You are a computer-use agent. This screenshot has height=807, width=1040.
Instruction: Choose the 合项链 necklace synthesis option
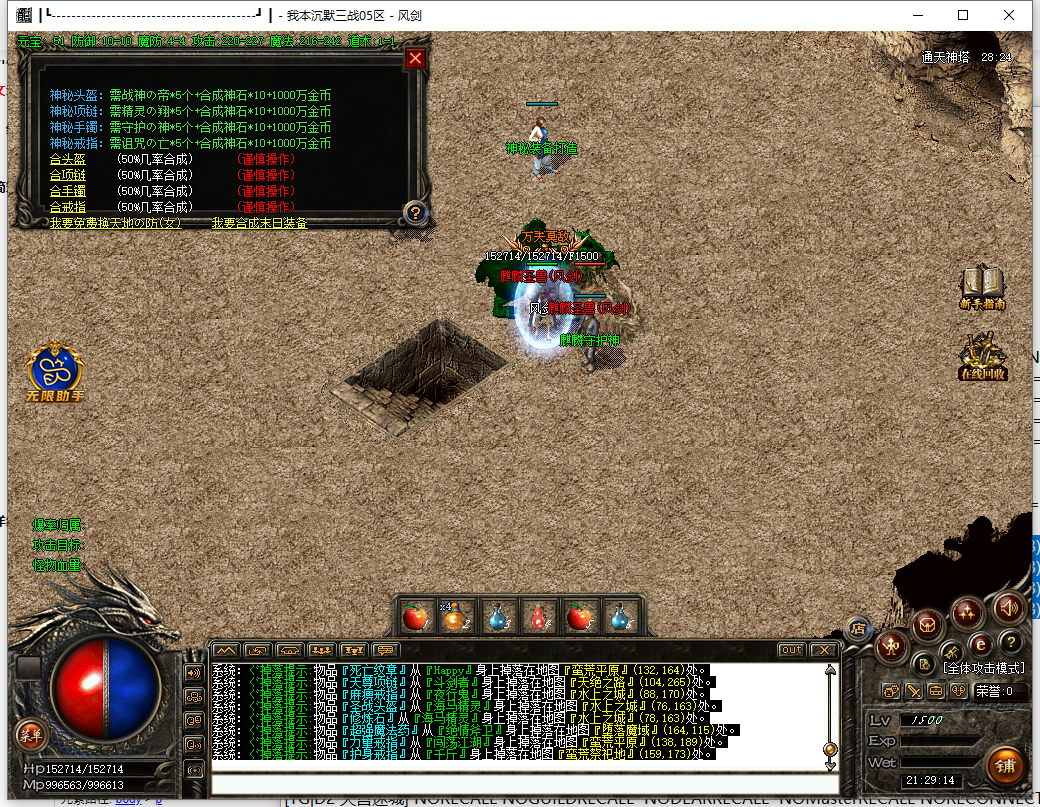coord(68,175)
